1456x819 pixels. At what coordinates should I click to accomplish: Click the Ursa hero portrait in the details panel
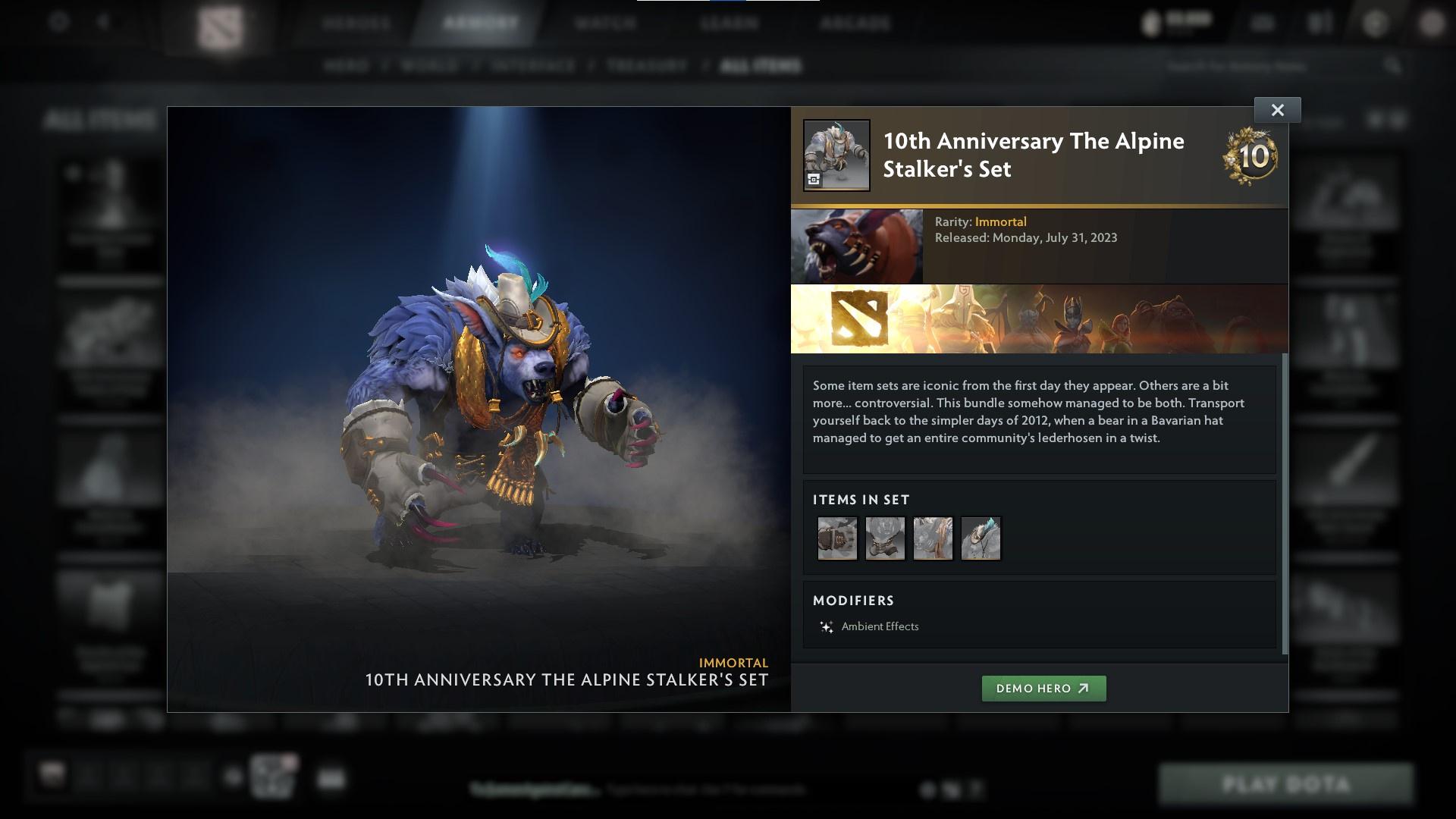click(x=857, y=245)
